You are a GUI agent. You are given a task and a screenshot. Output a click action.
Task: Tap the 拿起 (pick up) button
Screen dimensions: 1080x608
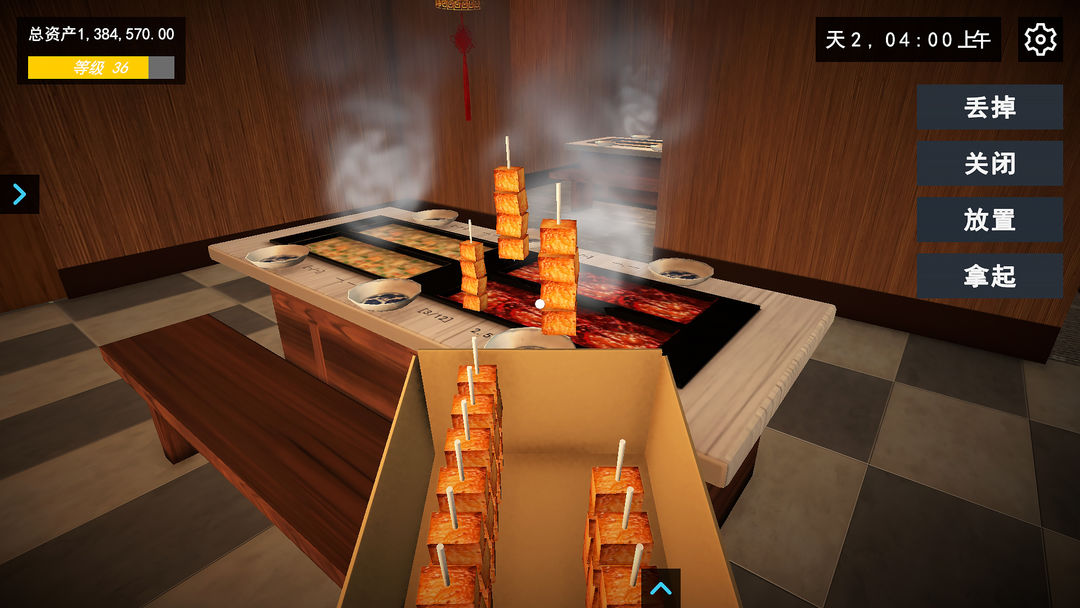[x=989, y=275]
